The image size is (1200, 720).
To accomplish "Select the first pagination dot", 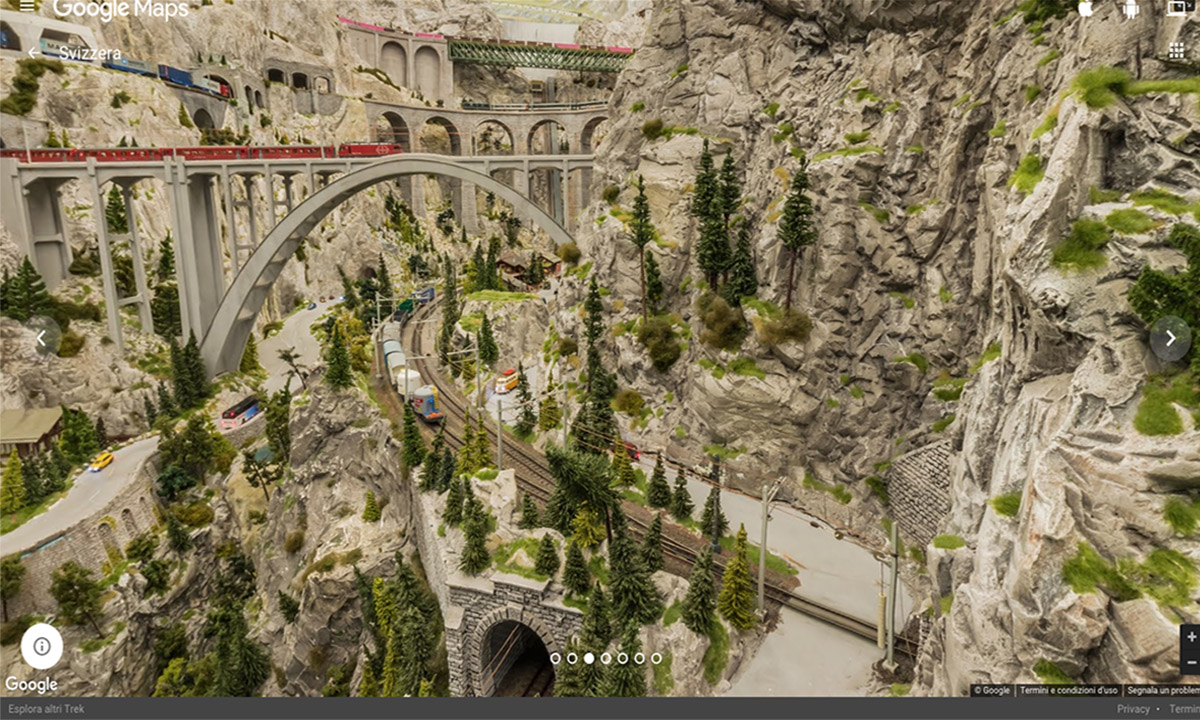I will (555, 658).
